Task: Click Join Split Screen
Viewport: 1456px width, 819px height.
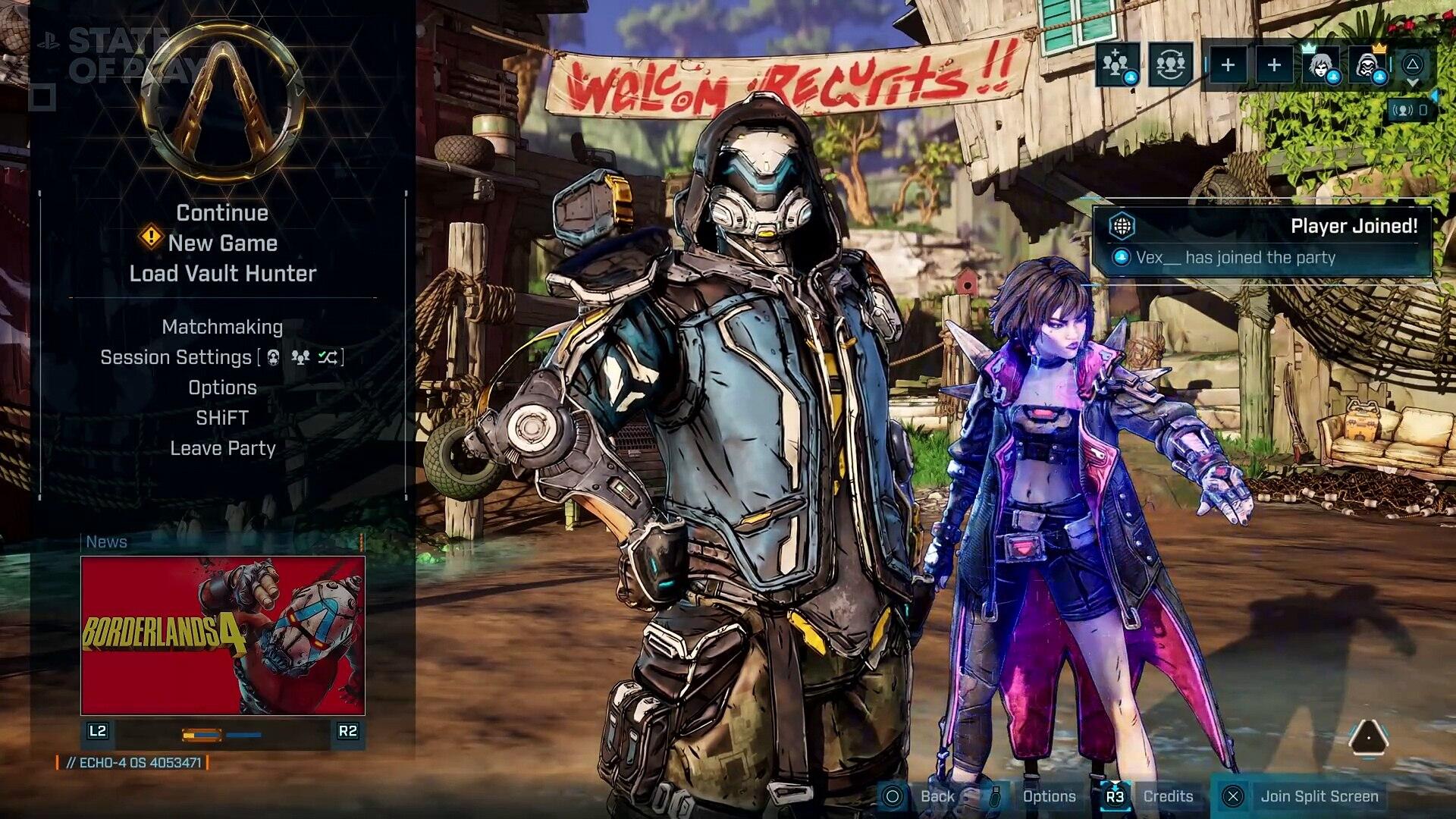Action: 1318,796
